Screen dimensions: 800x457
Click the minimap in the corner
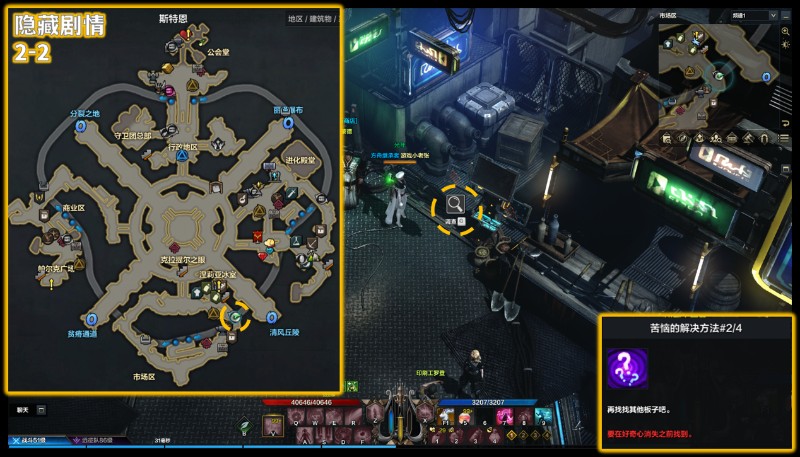717,72
